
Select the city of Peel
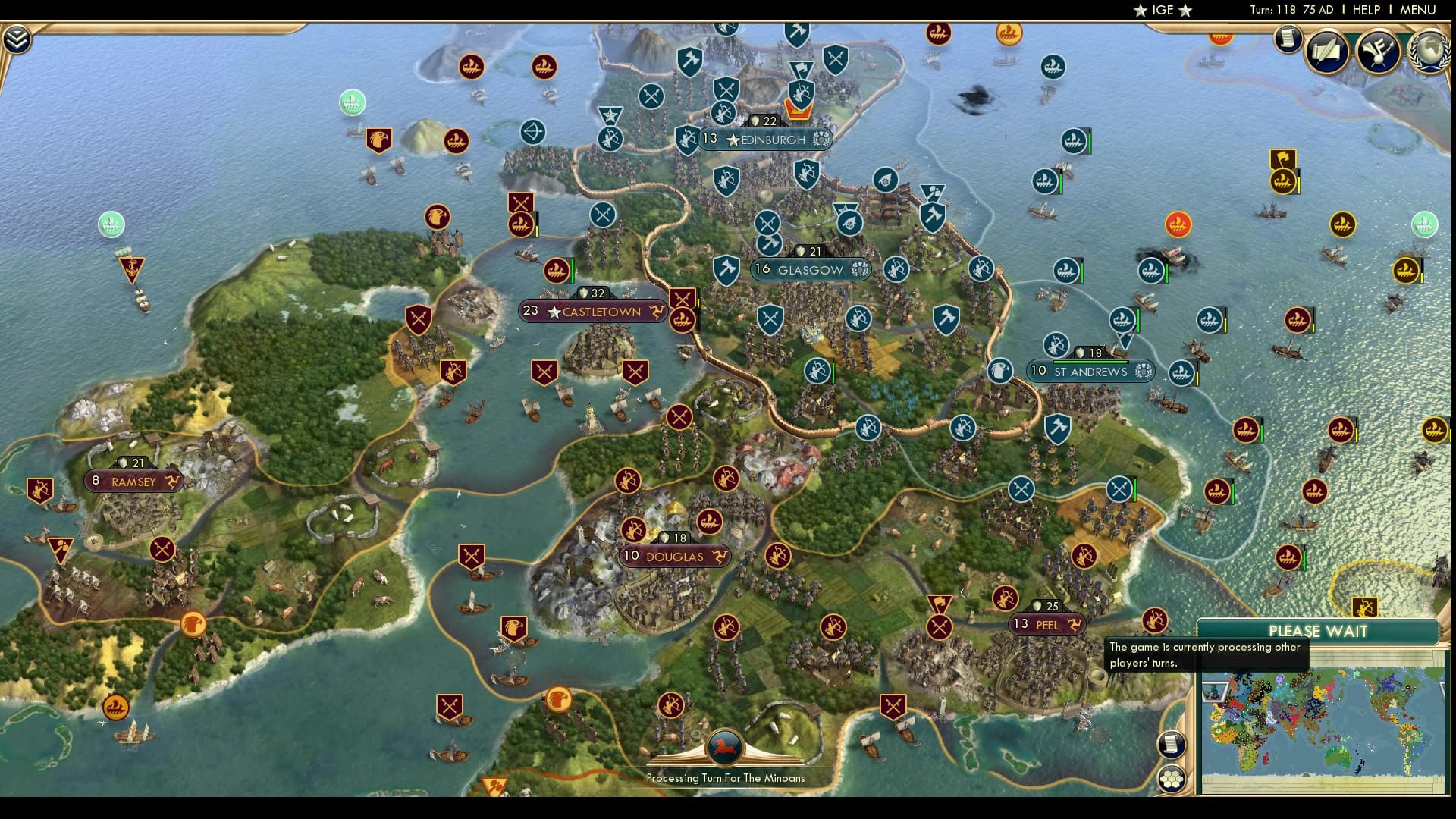pyautogui.click(x=1047, y=625)
